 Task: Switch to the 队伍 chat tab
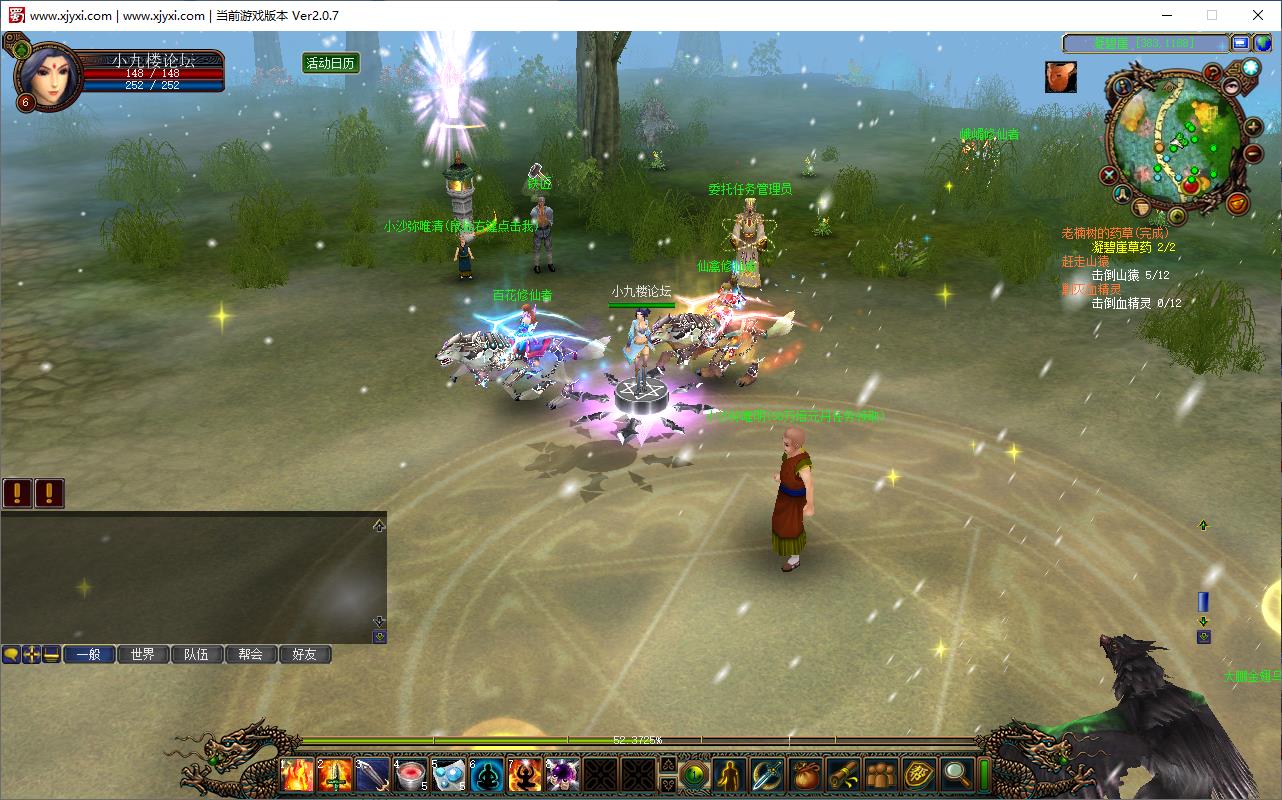pos(197,654)
